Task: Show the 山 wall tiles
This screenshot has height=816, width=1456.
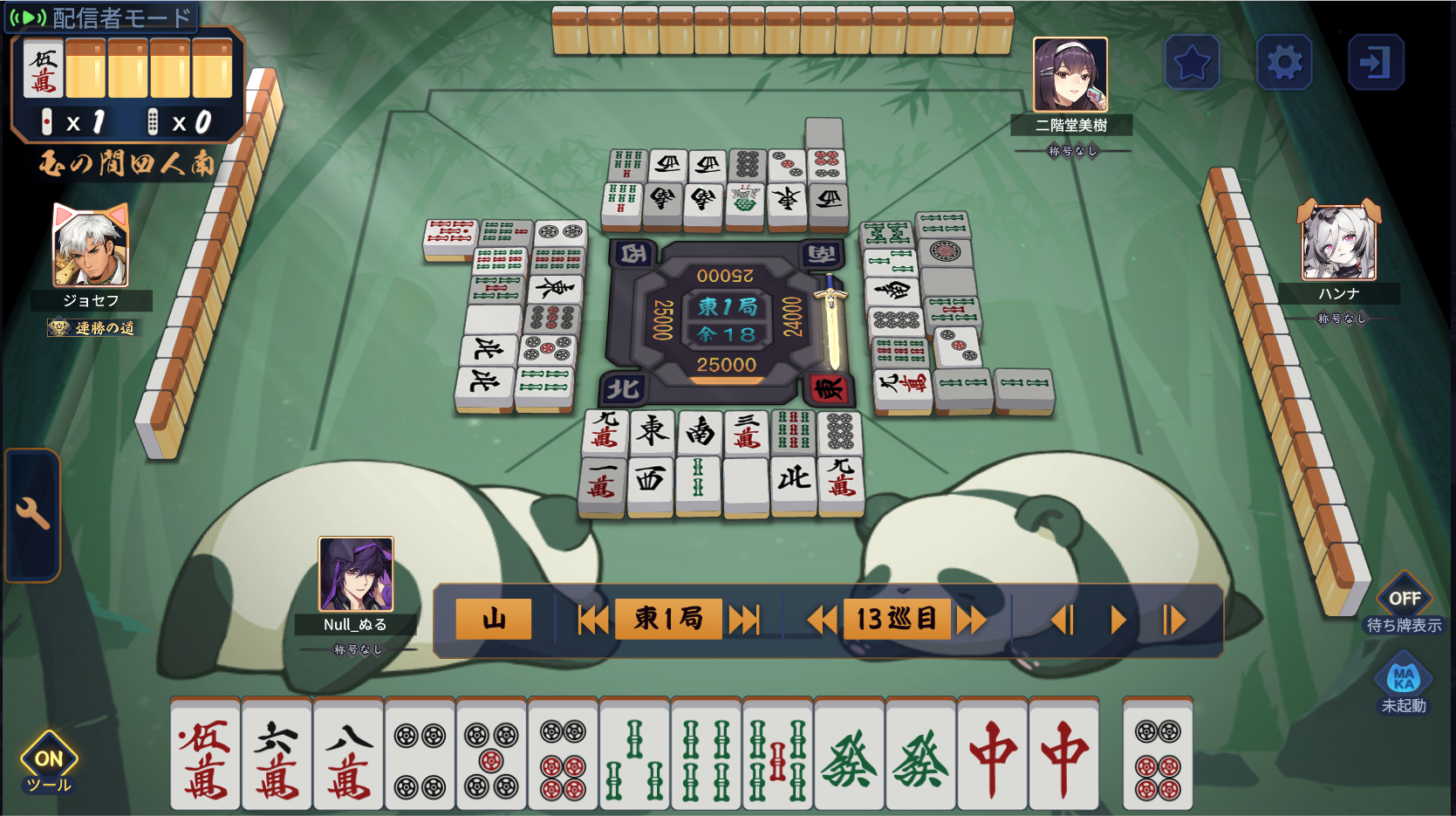Action: pos(494,620)
